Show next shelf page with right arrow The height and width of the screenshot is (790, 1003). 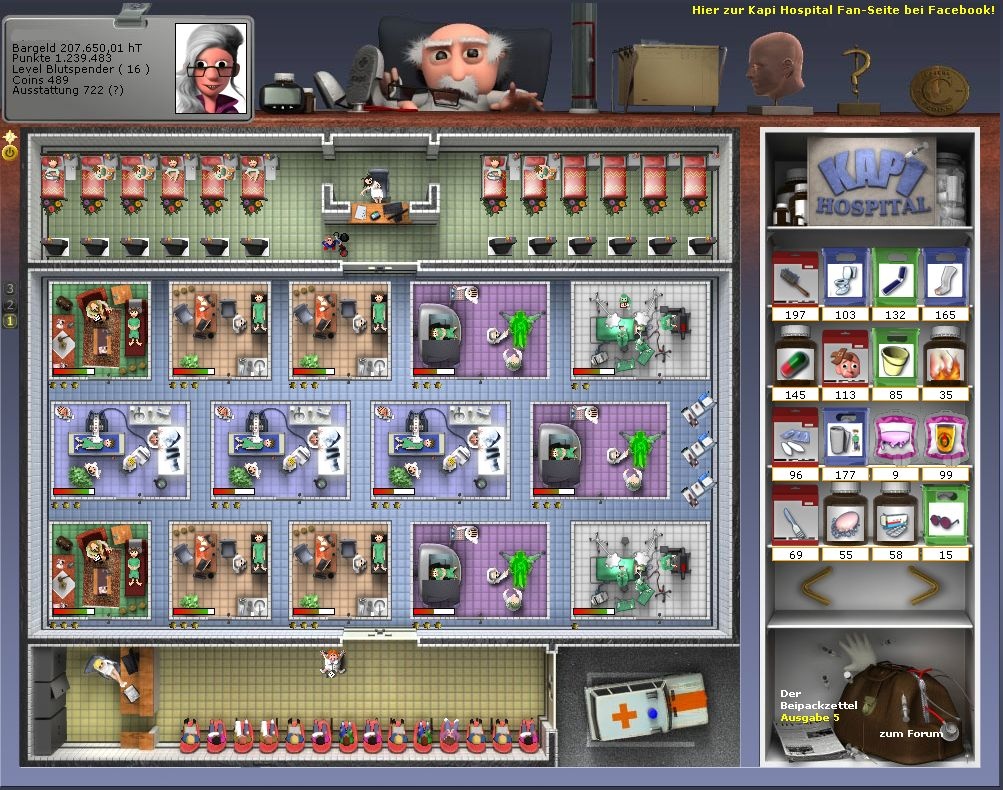925,585
